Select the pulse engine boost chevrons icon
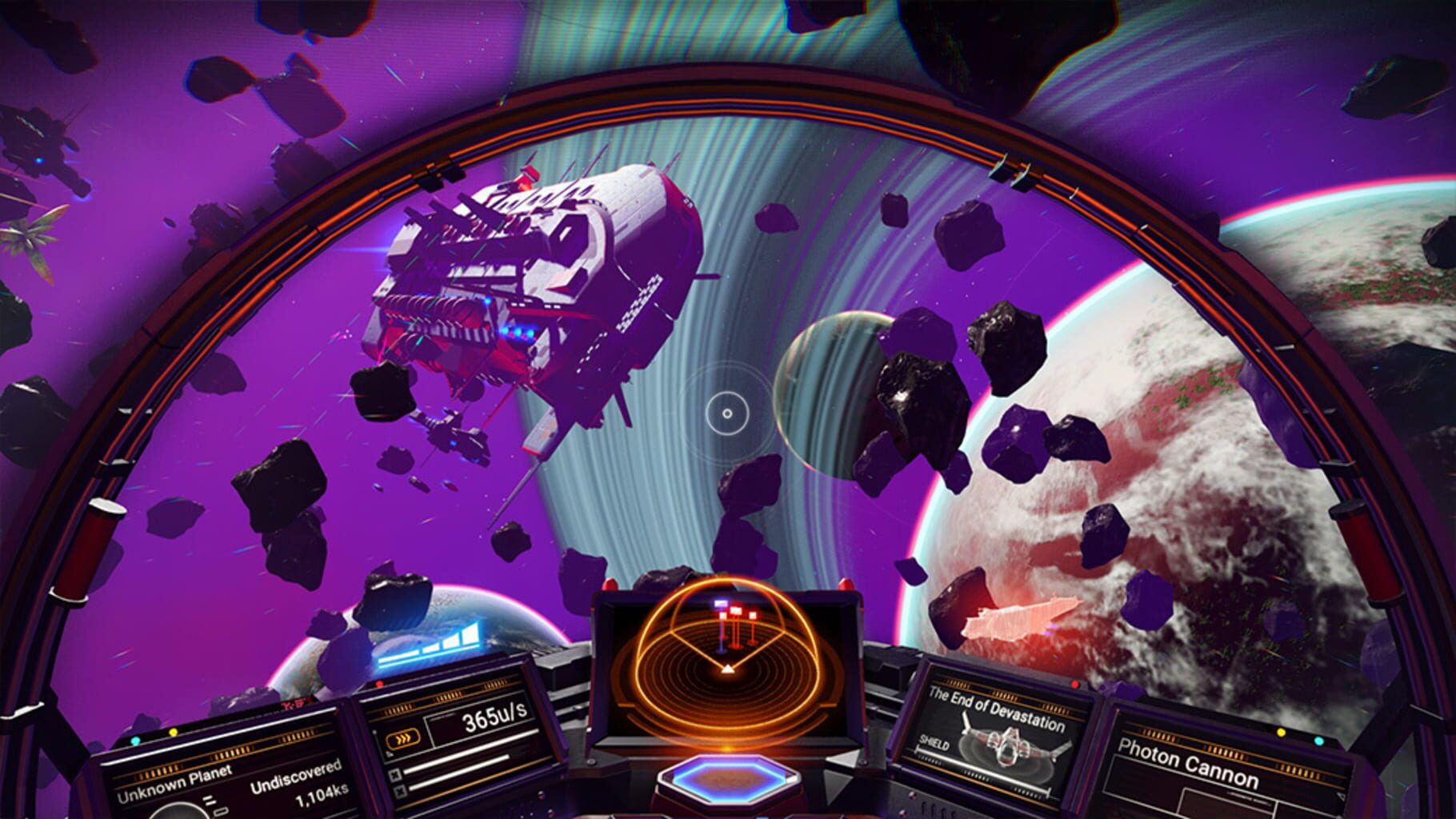The width and height of the screenshot is (1456, 819). [x=403, y=738]
